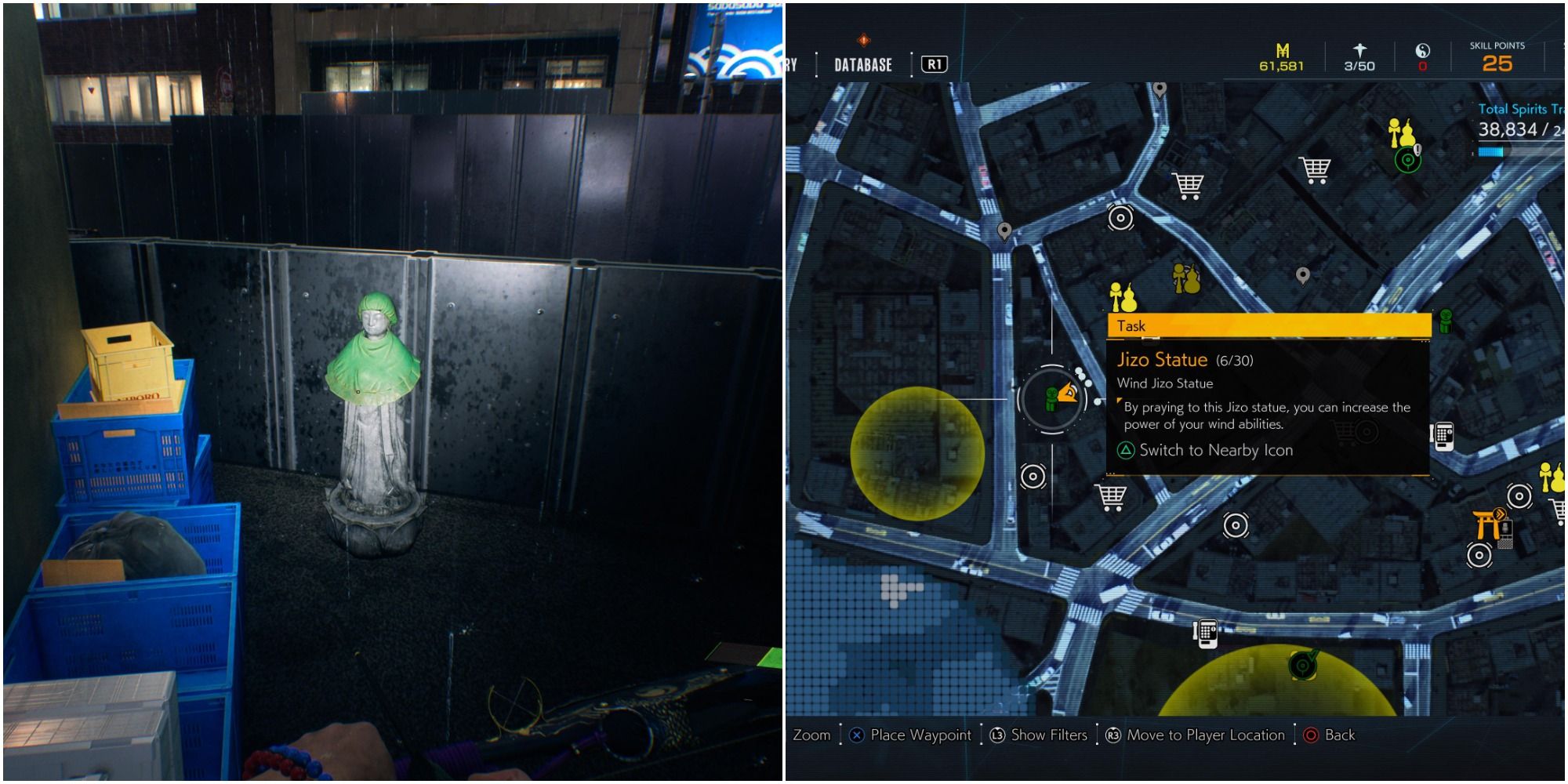Switch to the Database tab

[x=862, y=65]
